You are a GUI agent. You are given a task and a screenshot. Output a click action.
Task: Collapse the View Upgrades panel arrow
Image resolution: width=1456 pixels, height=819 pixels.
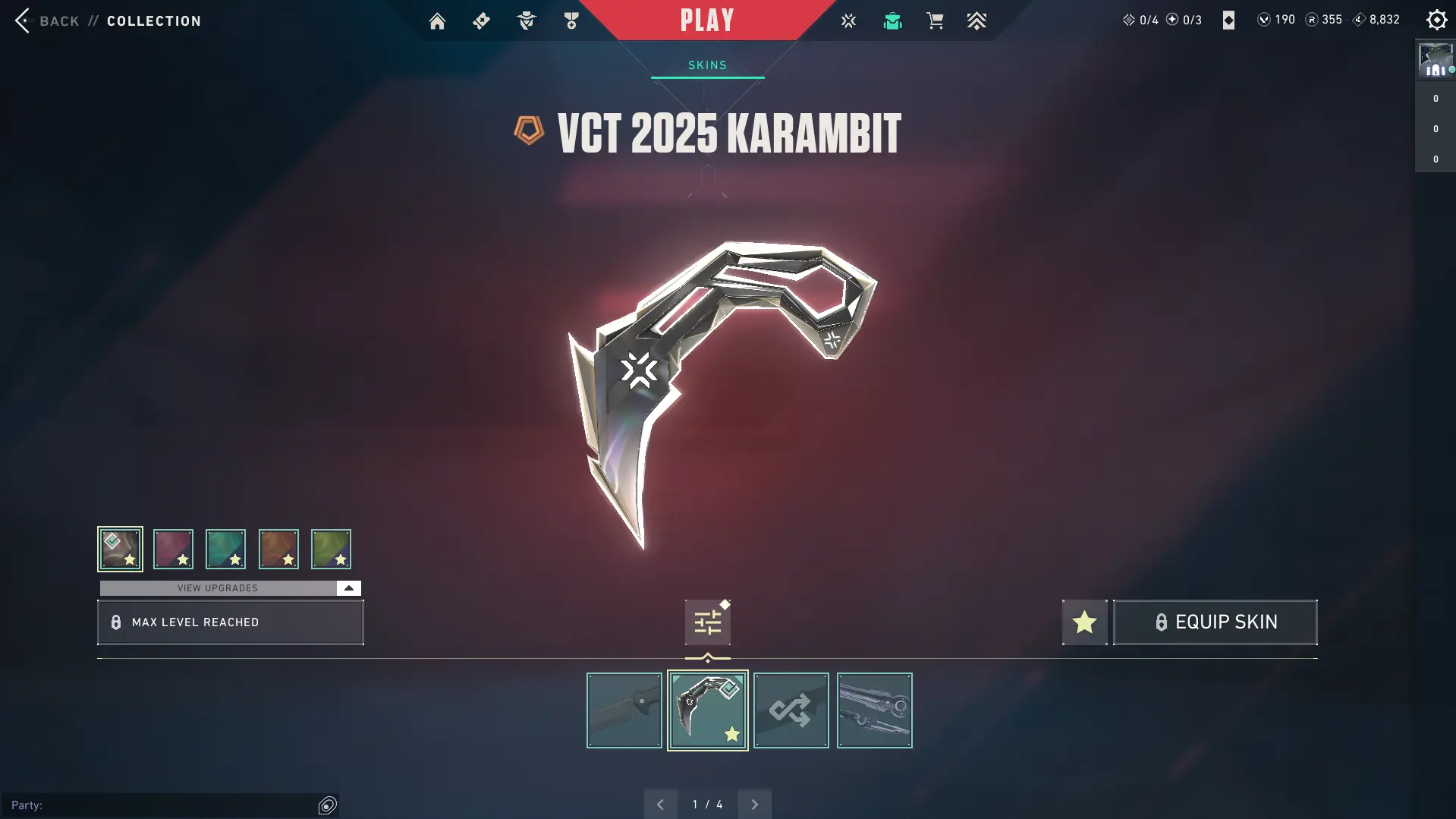pos(347,587)
